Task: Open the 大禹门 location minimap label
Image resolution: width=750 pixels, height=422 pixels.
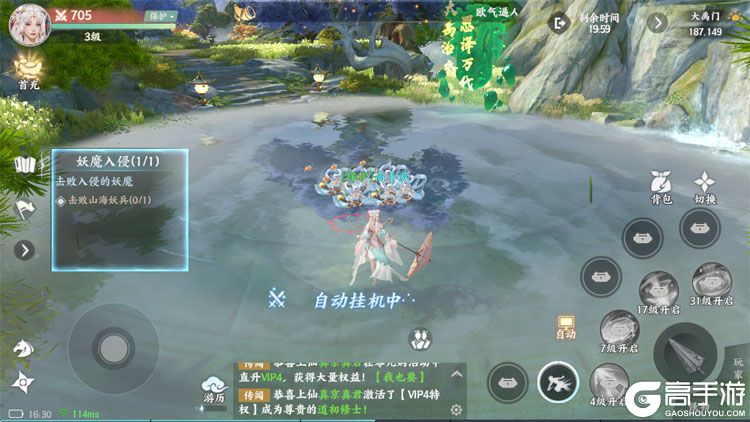Action: click(706, 22)
